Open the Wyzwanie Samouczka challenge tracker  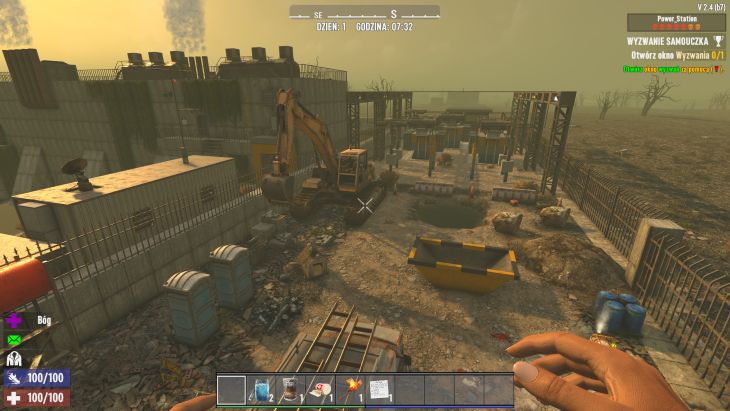click(666, 41)
